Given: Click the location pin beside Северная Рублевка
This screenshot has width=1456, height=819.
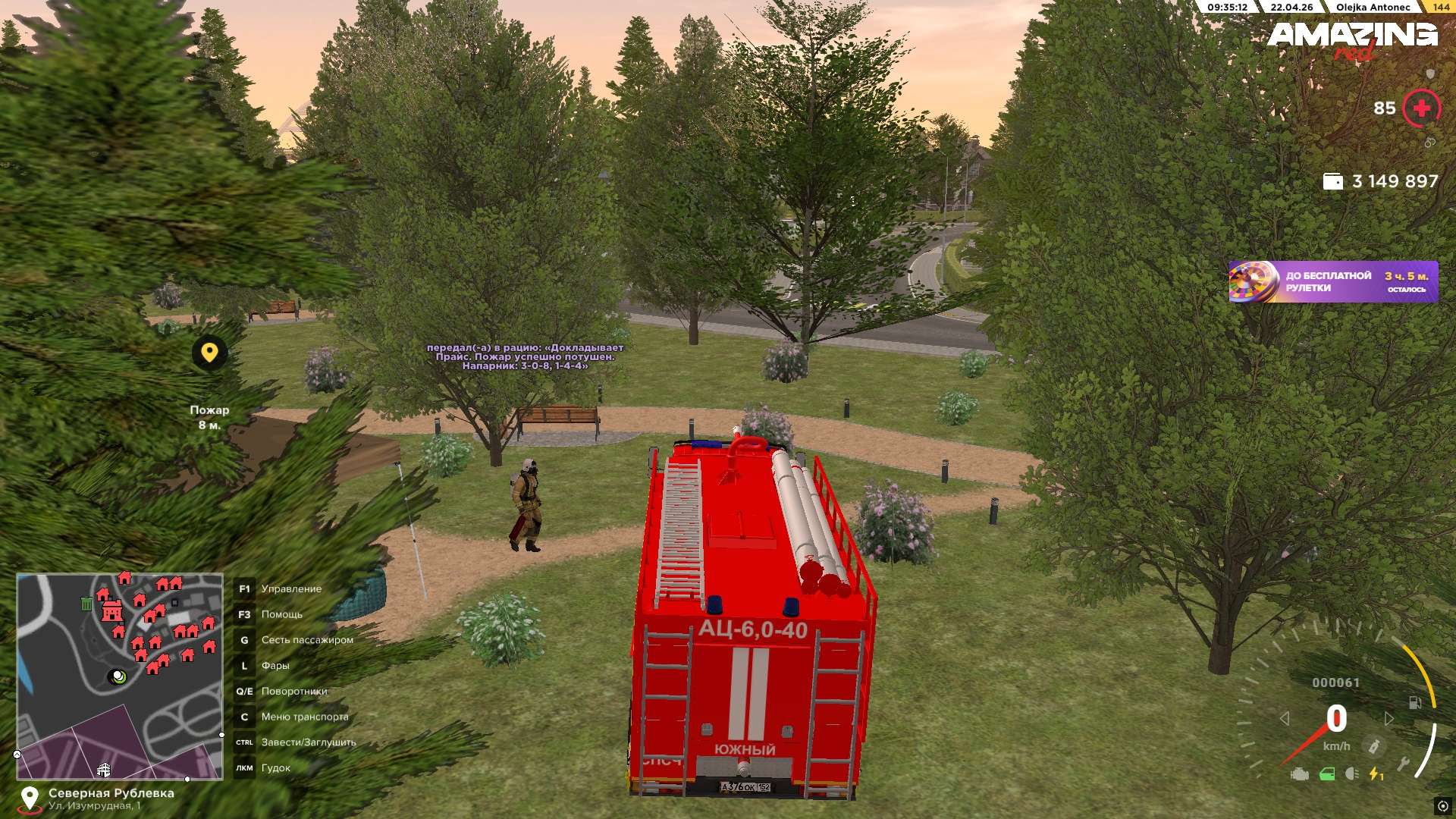Looking at the screenshot, I should [30, 799].
